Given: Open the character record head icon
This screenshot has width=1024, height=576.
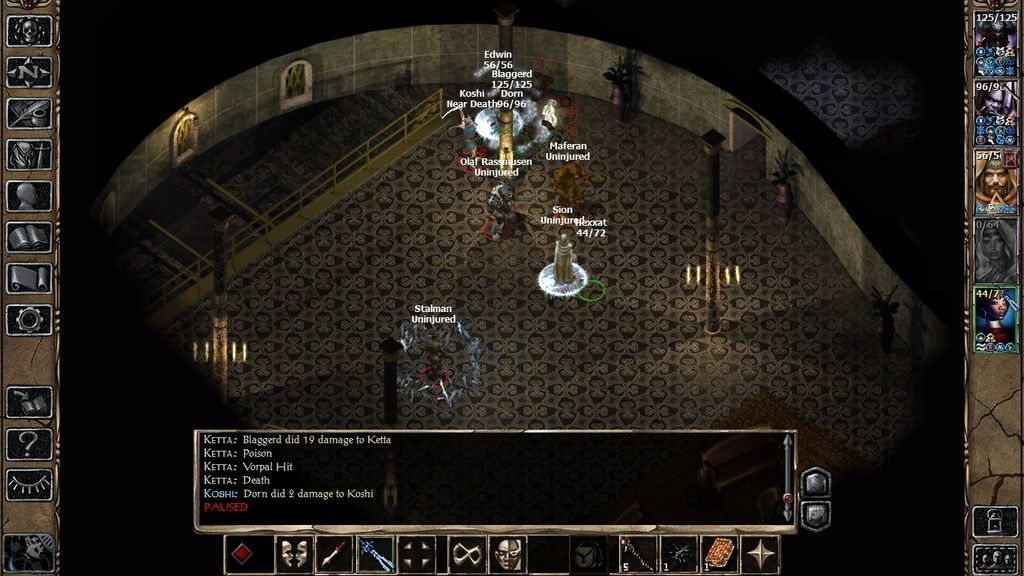Looking at the screenshot, I should click(29, 196).
